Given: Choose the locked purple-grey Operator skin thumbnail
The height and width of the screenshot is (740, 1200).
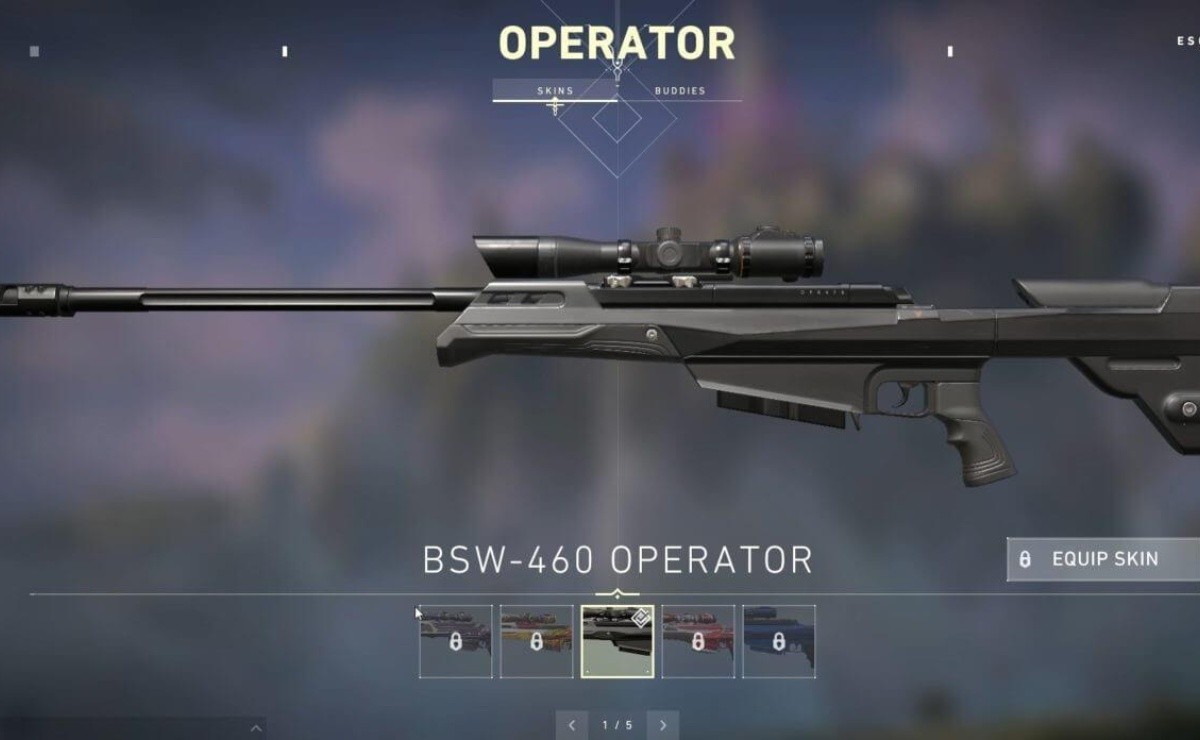Looking at the screenshot, I should [x=456, y=641].
